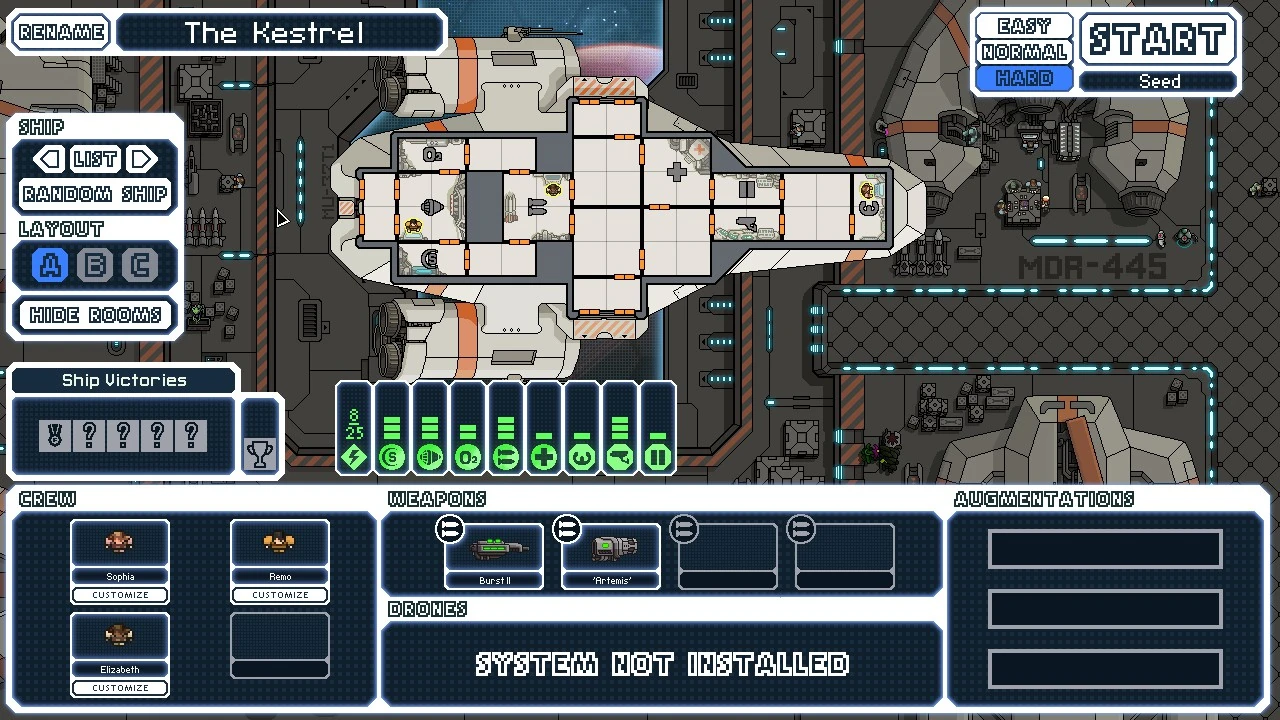Switch to Layout B
The height and width of the screenshot is (720, 1280).
[x=96, y=264]
